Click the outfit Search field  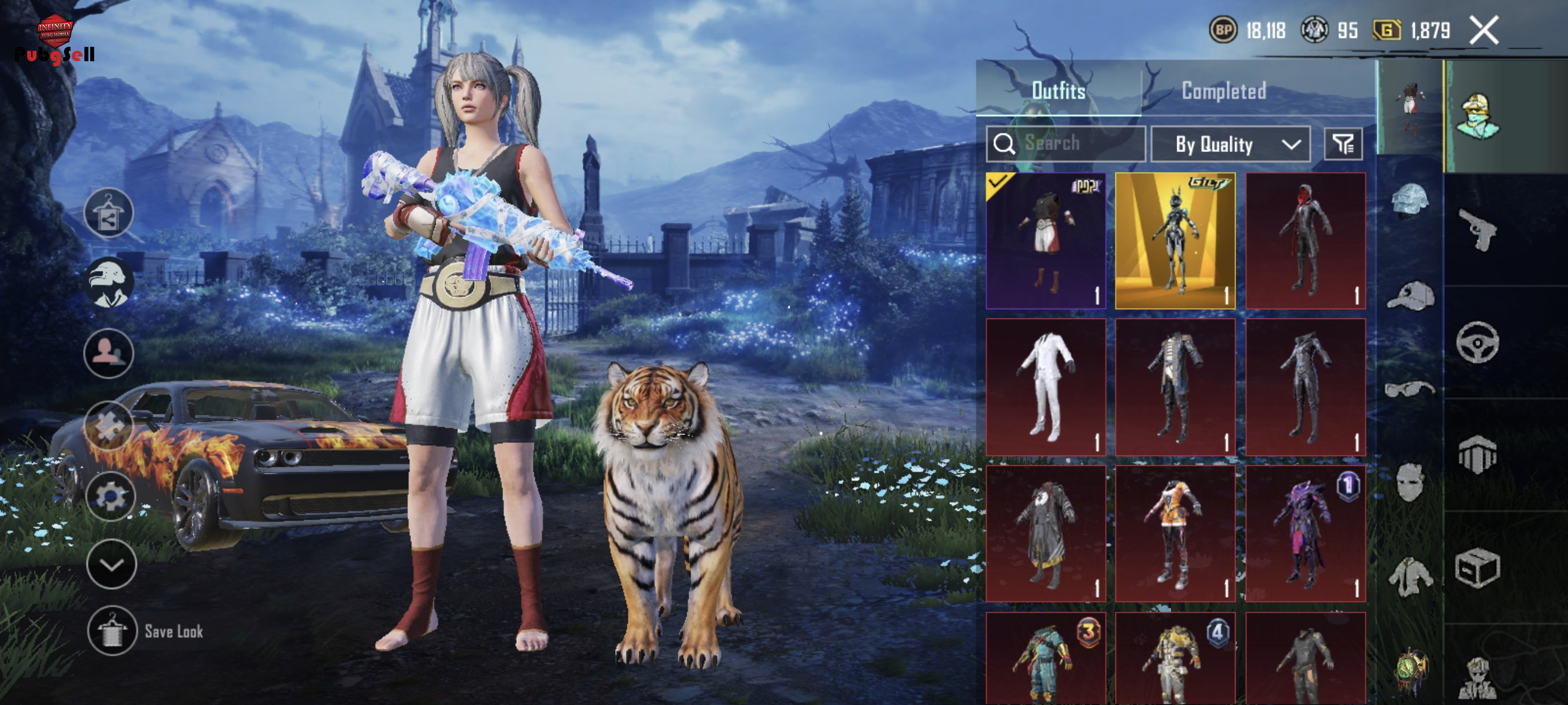pyautogui.click(x=1066, y=143)
